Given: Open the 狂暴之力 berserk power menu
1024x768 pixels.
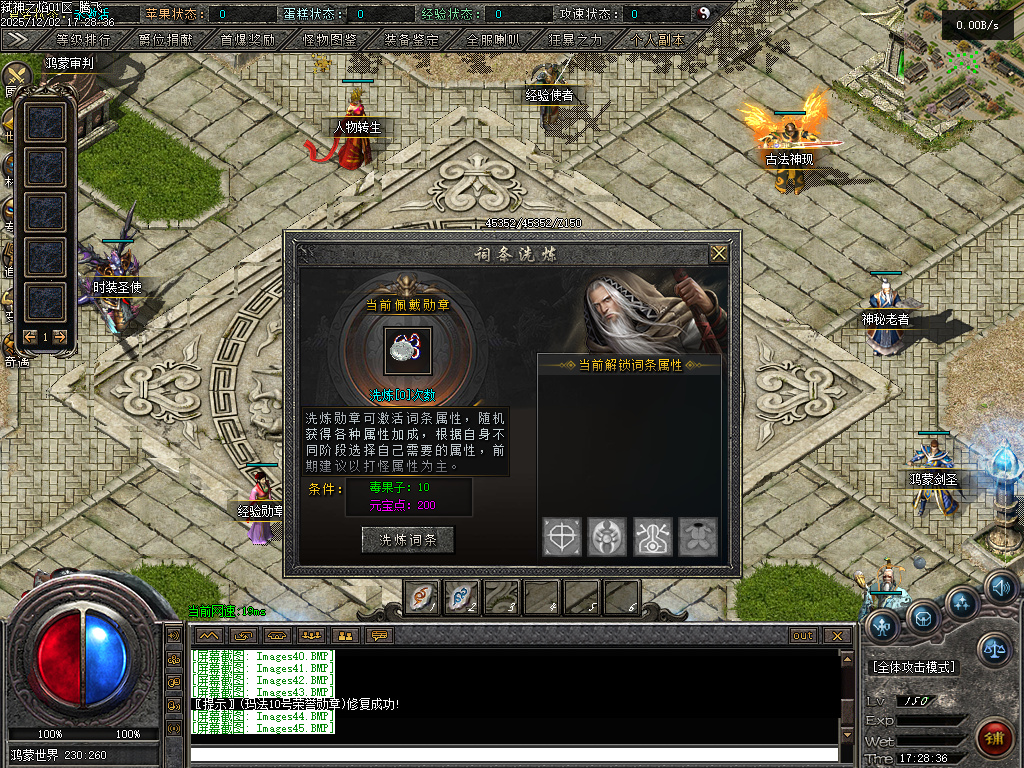Looking at the screenshot, I should (576, 41).
